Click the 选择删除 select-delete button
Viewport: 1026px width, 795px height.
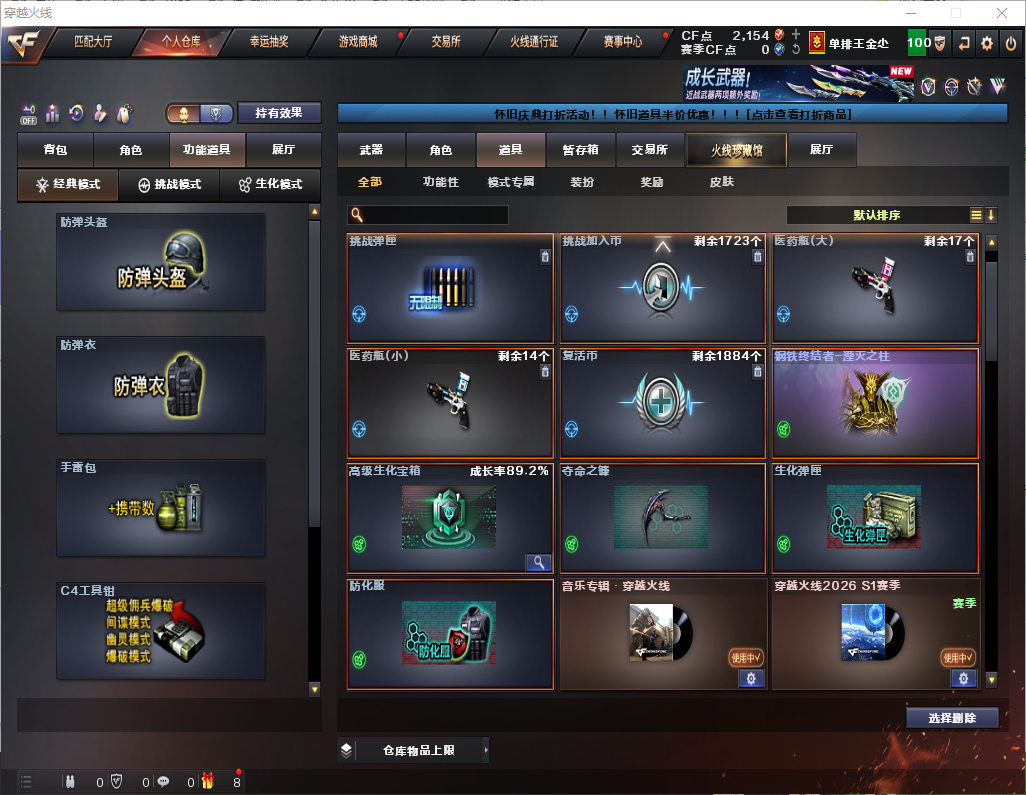952,718
